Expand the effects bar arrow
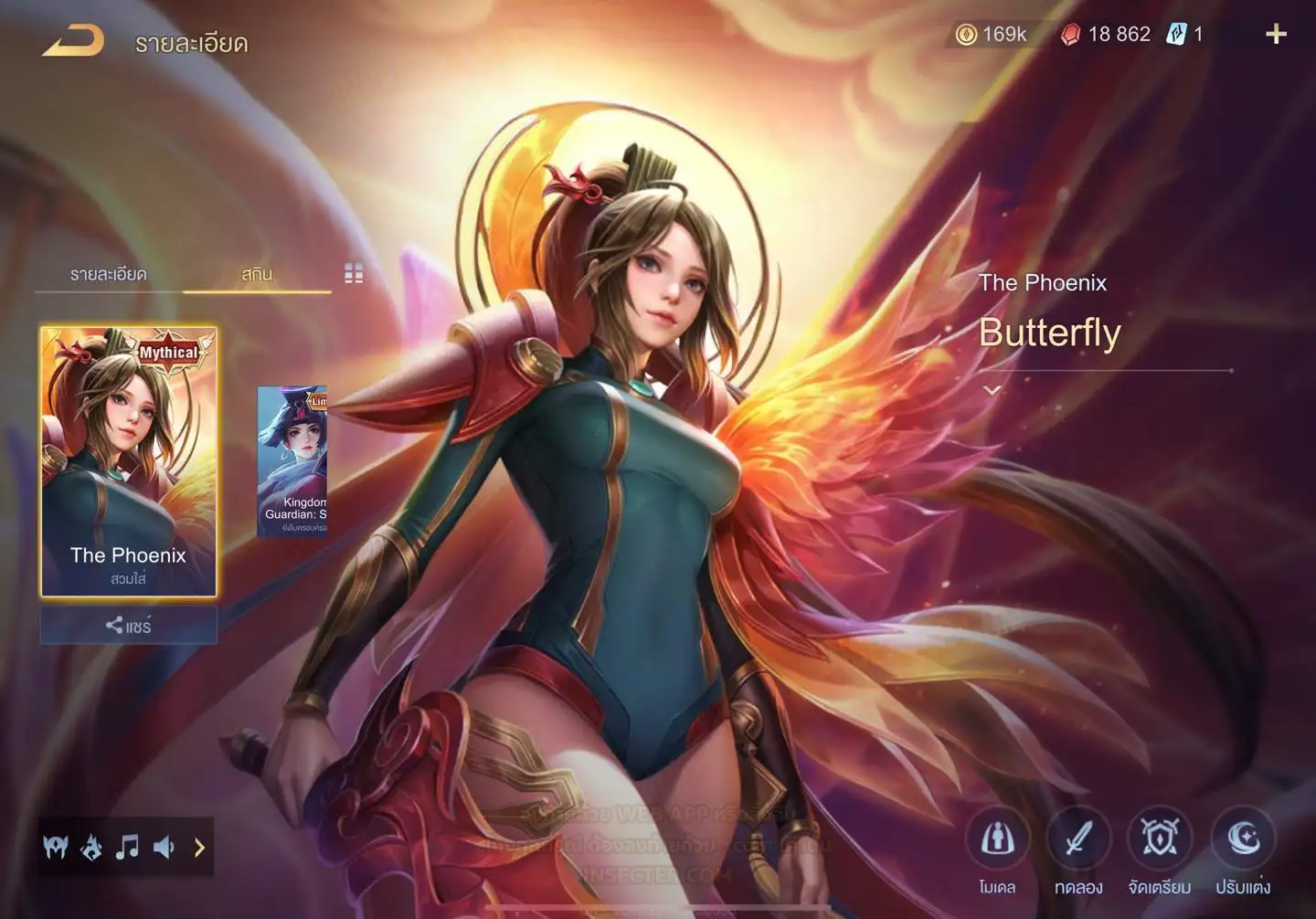 tap(199, 848)
